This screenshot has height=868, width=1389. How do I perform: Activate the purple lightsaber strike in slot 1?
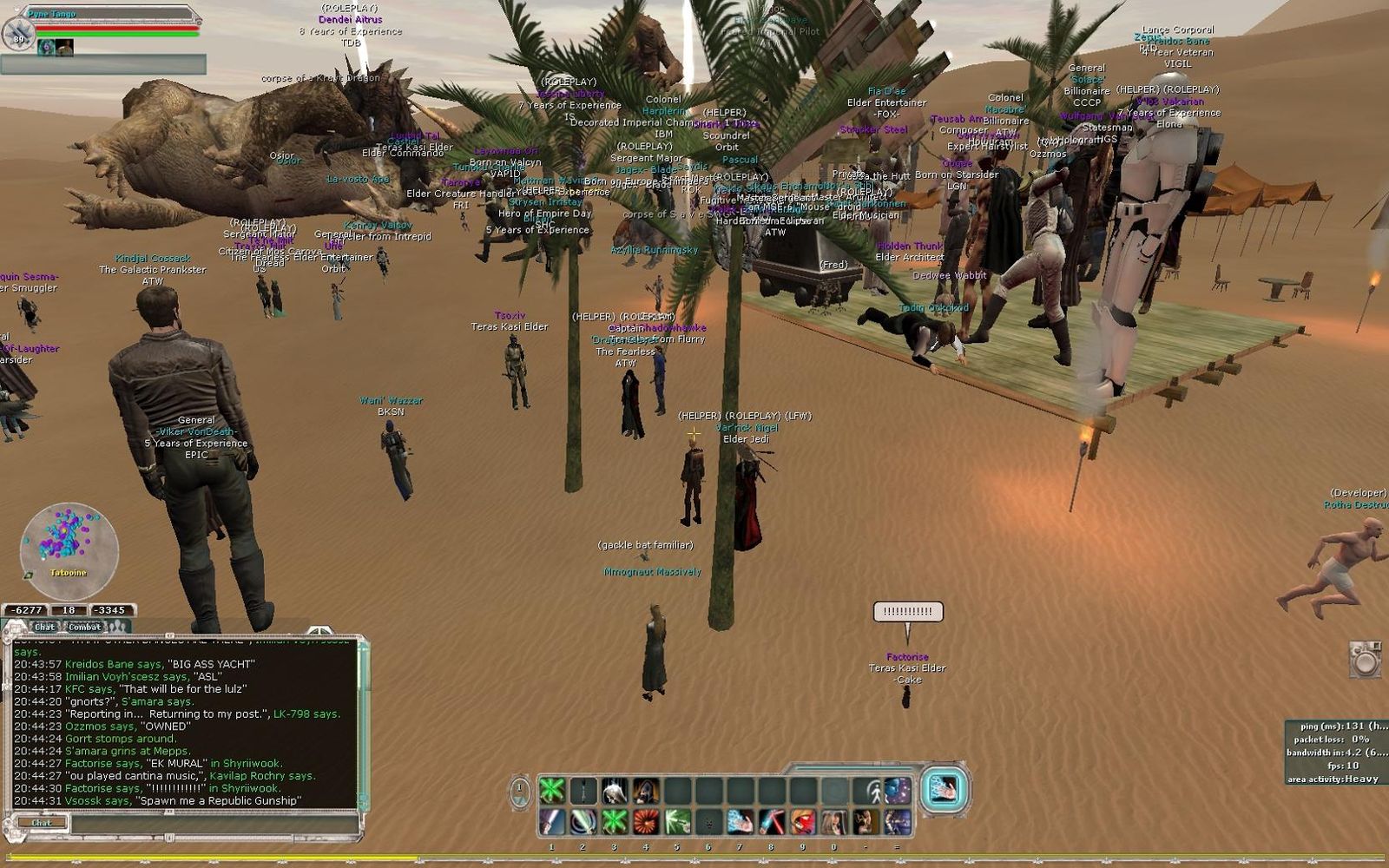551,821
